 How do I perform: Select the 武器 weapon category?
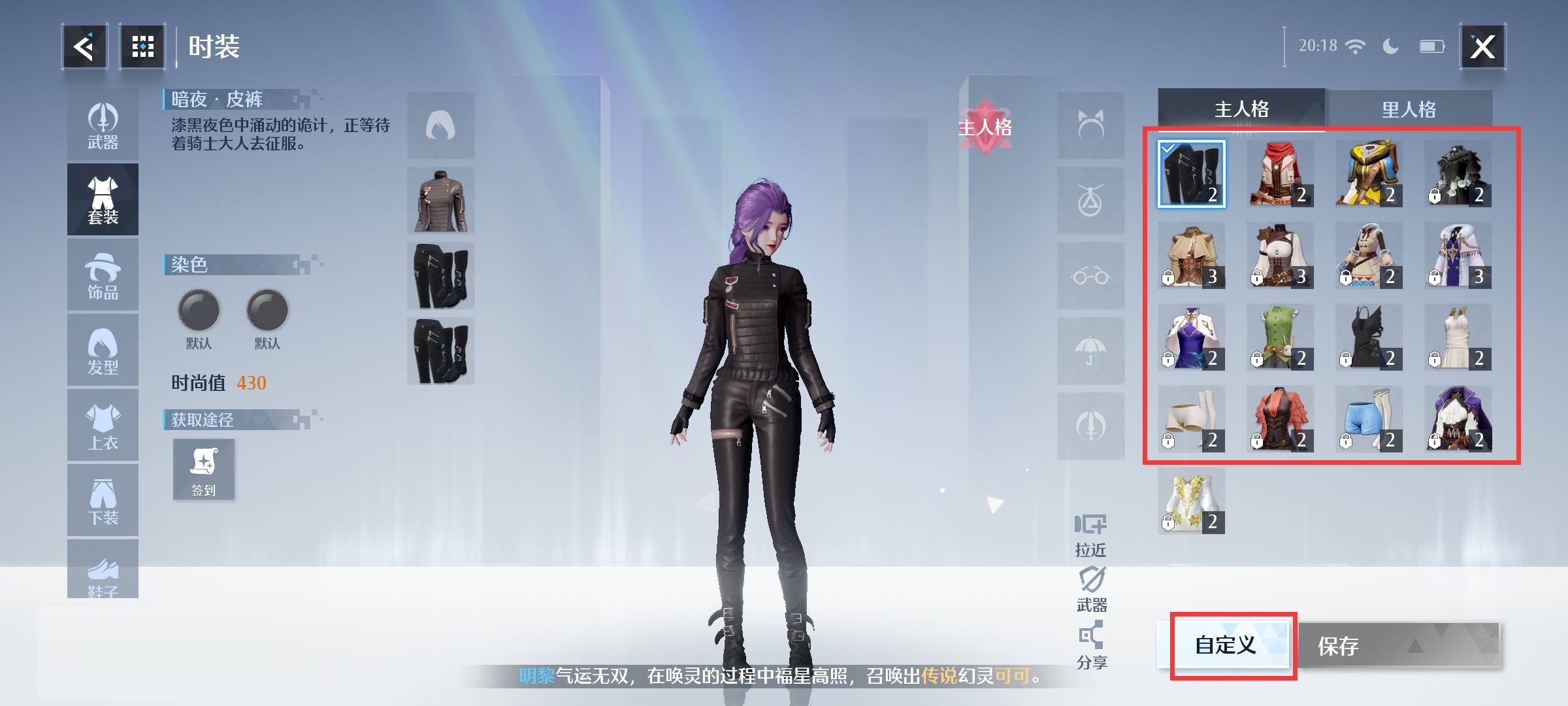[103, 126]
